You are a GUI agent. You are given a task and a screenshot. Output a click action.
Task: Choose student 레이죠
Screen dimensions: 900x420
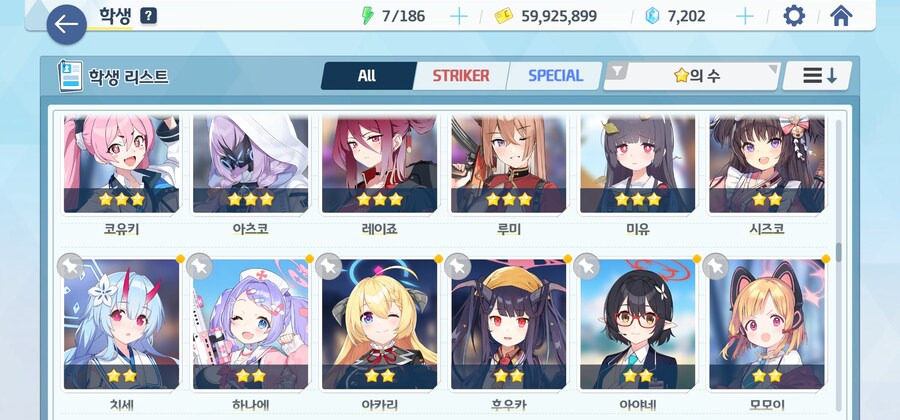(x=380, y=165)
